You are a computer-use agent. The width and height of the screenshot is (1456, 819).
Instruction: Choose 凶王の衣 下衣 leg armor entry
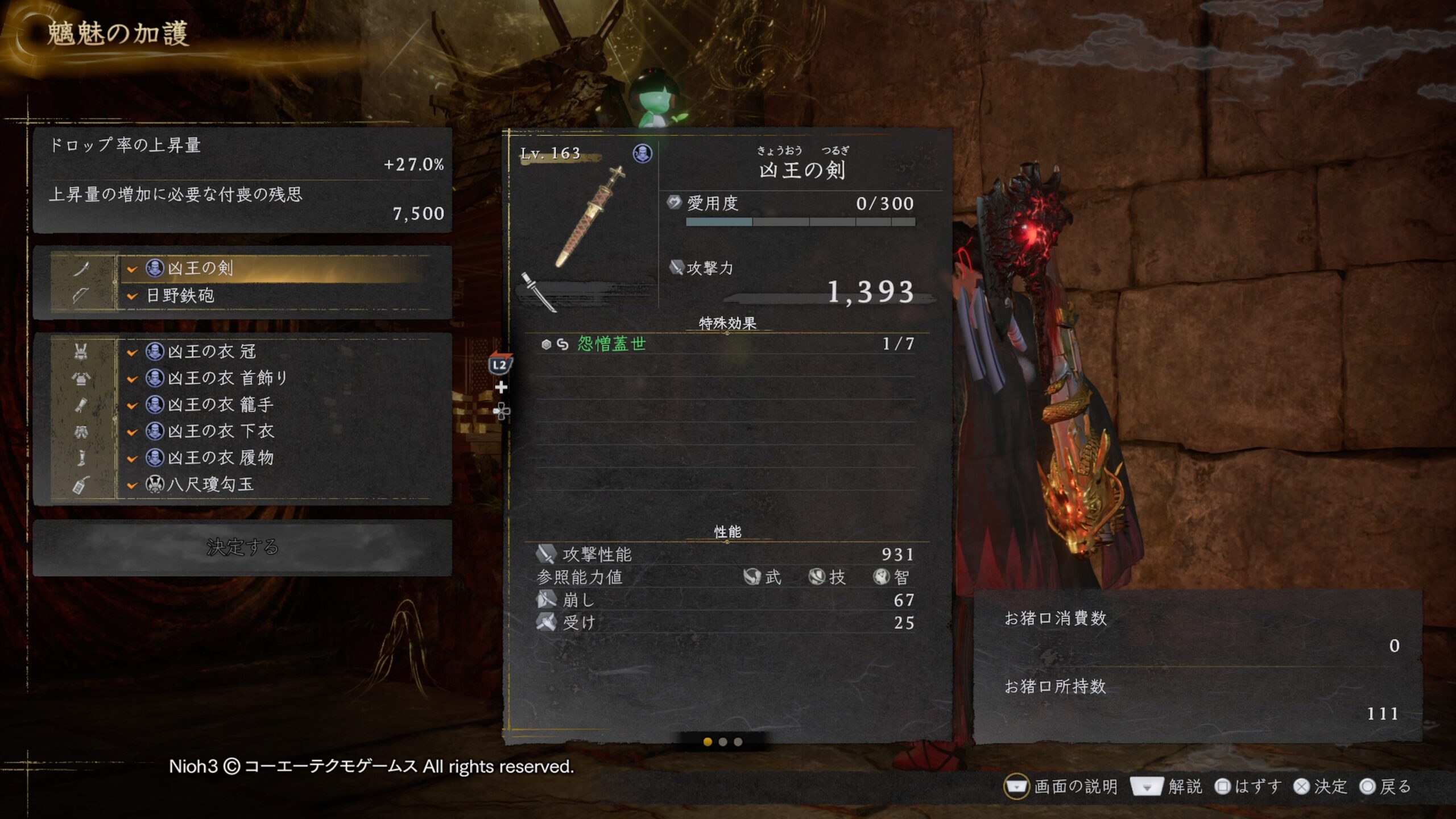(x=273, y=431)
